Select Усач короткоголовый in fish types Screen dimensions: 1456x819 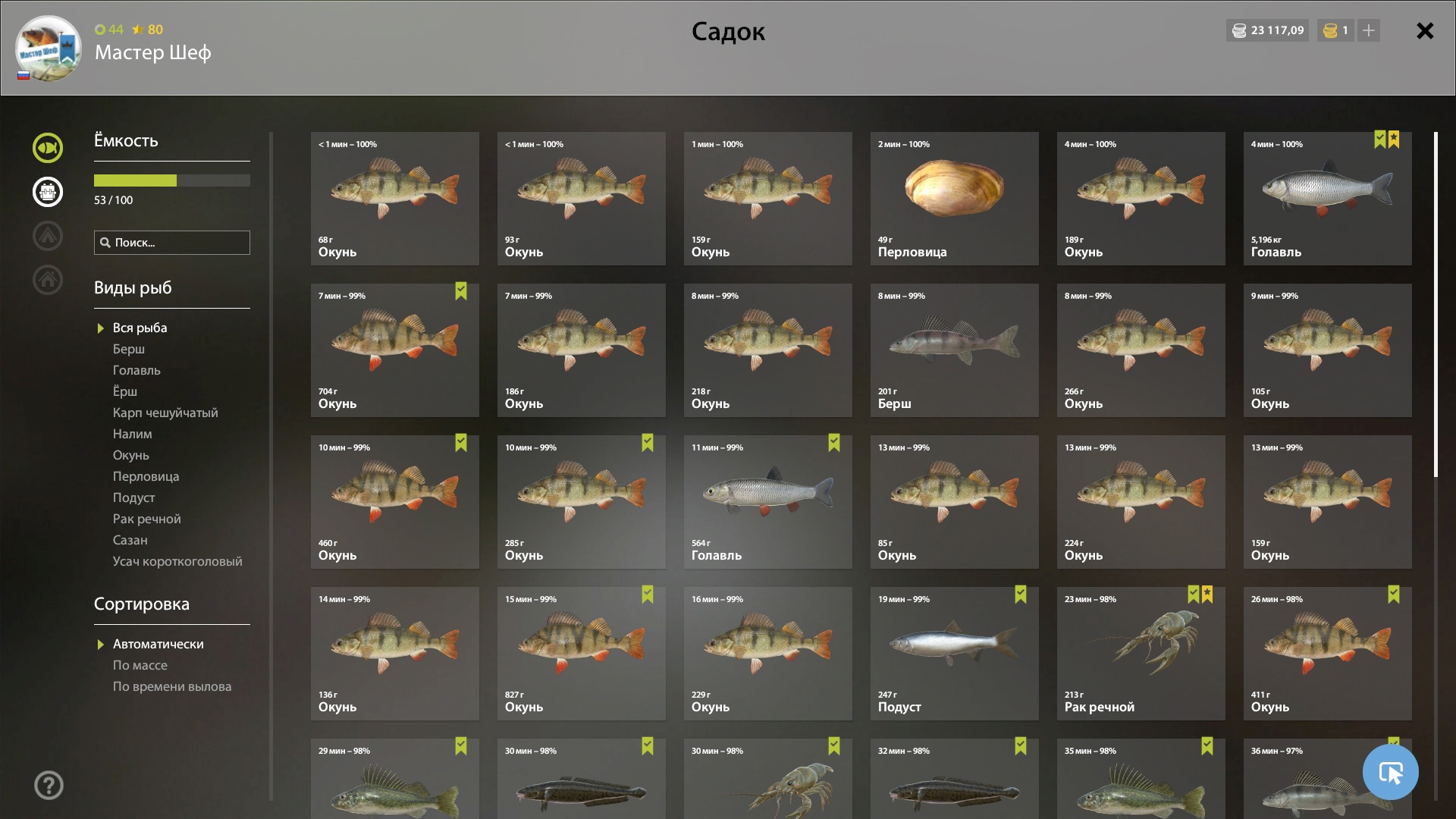click(177, 561)
